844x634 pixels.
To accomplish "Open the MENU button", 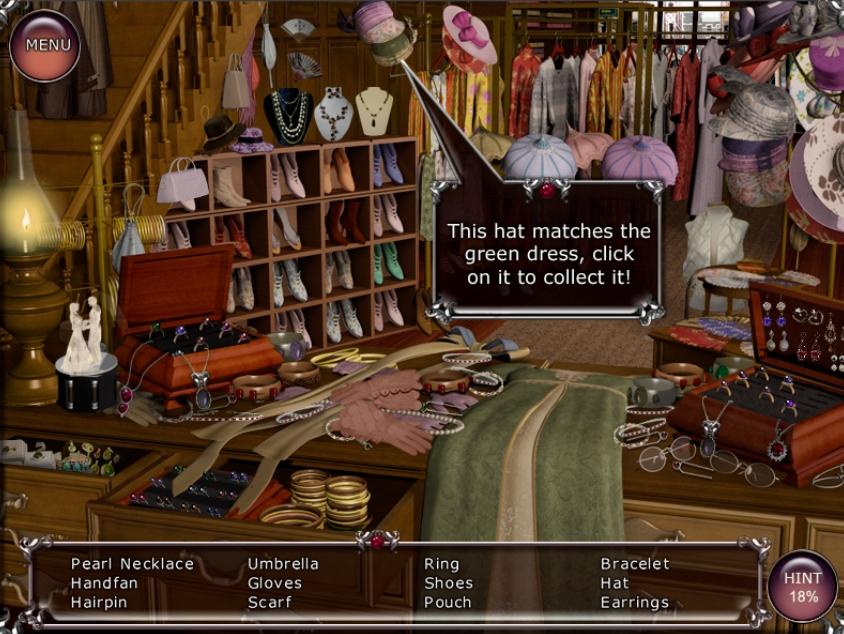I will tap(45, 45).
